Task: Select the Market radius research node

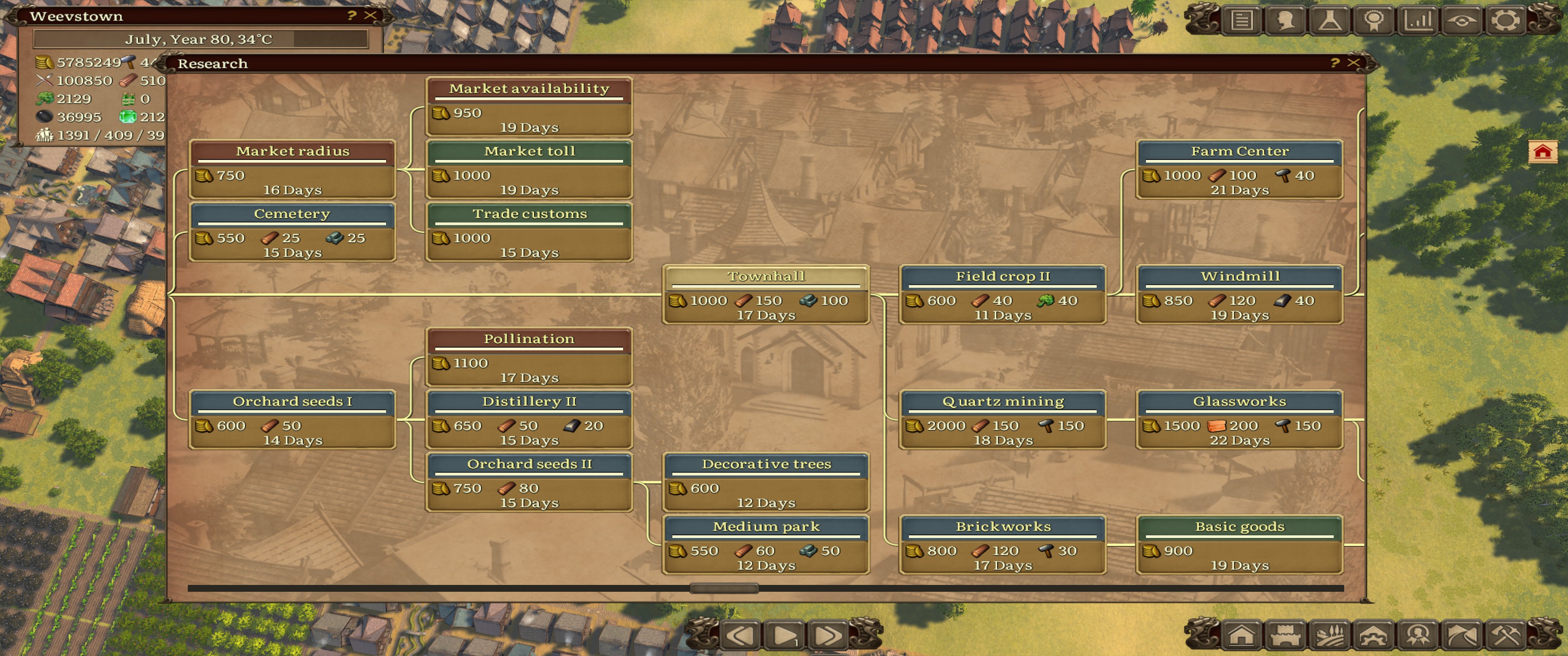Action: click(292, 169)
